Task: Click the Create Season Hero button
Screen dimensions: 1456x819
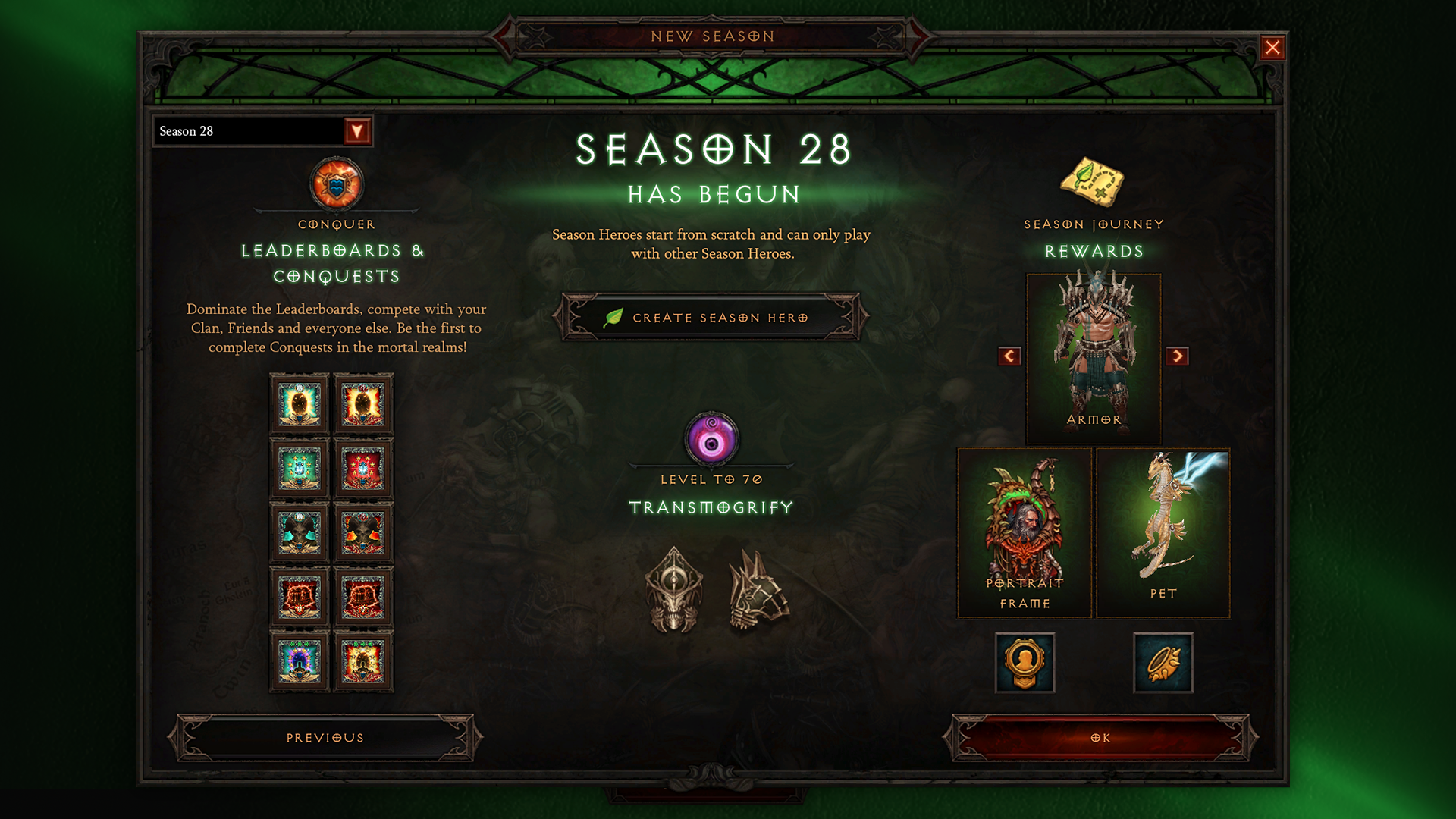Action: (x=711, y=317)
